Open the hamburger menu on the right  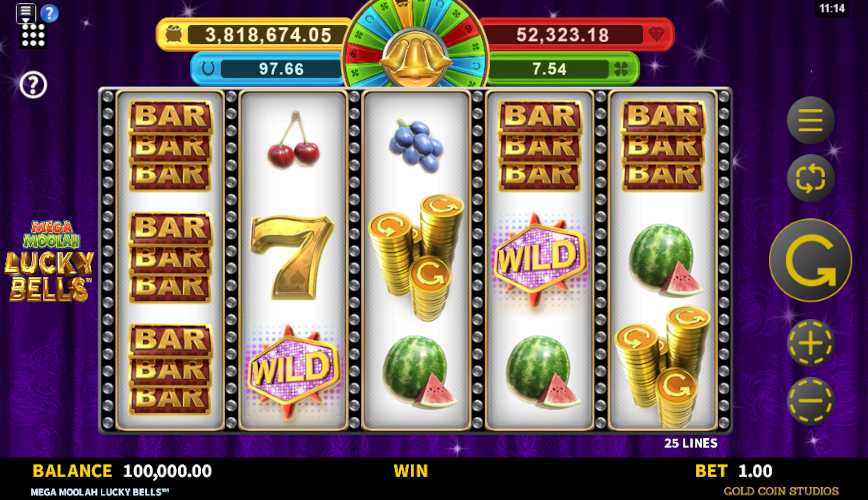point(810,121)
